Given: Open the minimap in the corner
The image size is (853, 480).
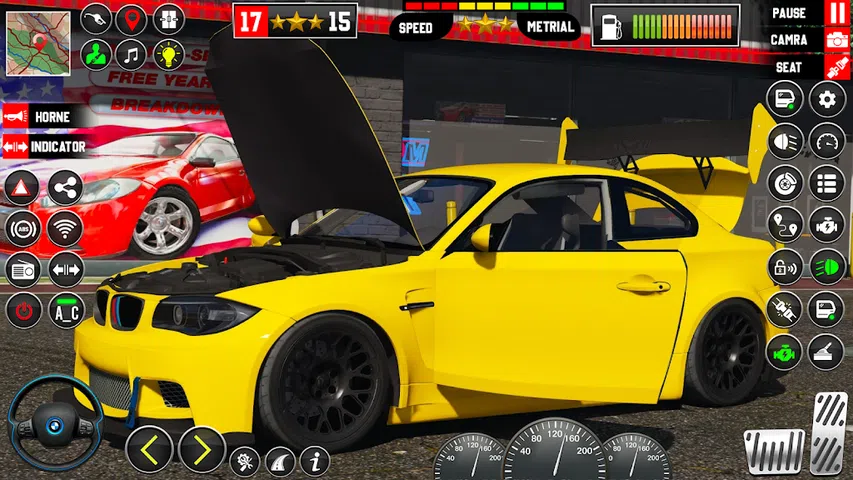Looking at the screenshot, I should click(38, 44).
